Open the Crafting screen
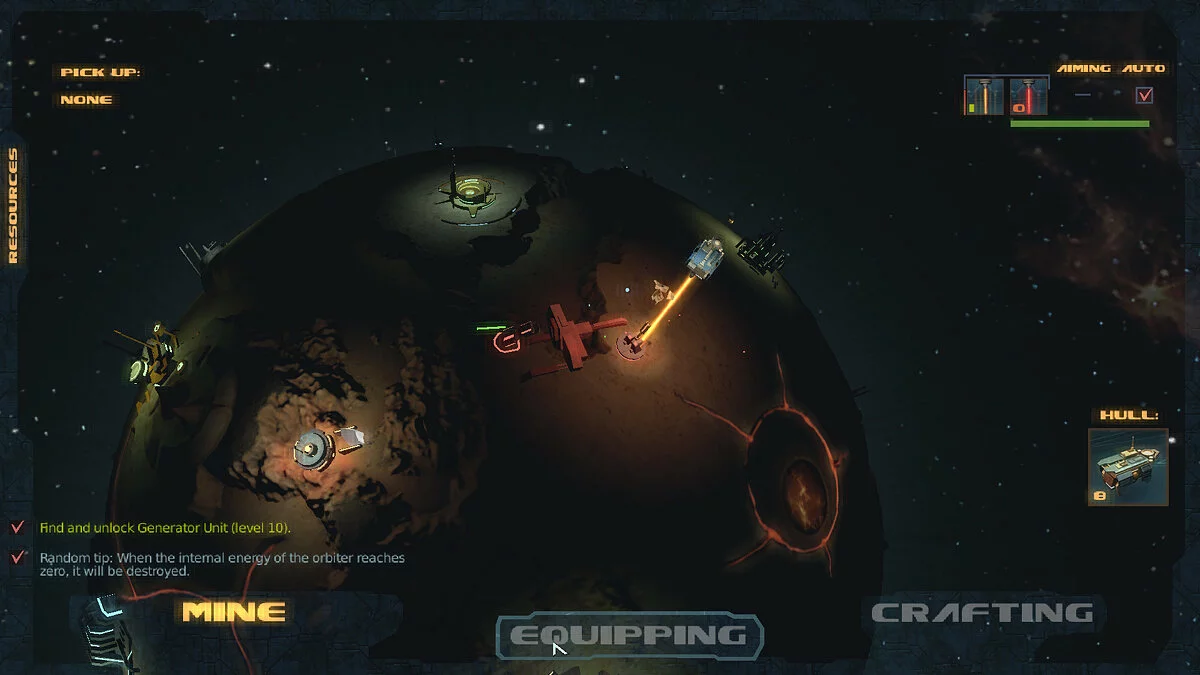The height and width of the screenshot is (675, 1200). click(x=982, y=612)
